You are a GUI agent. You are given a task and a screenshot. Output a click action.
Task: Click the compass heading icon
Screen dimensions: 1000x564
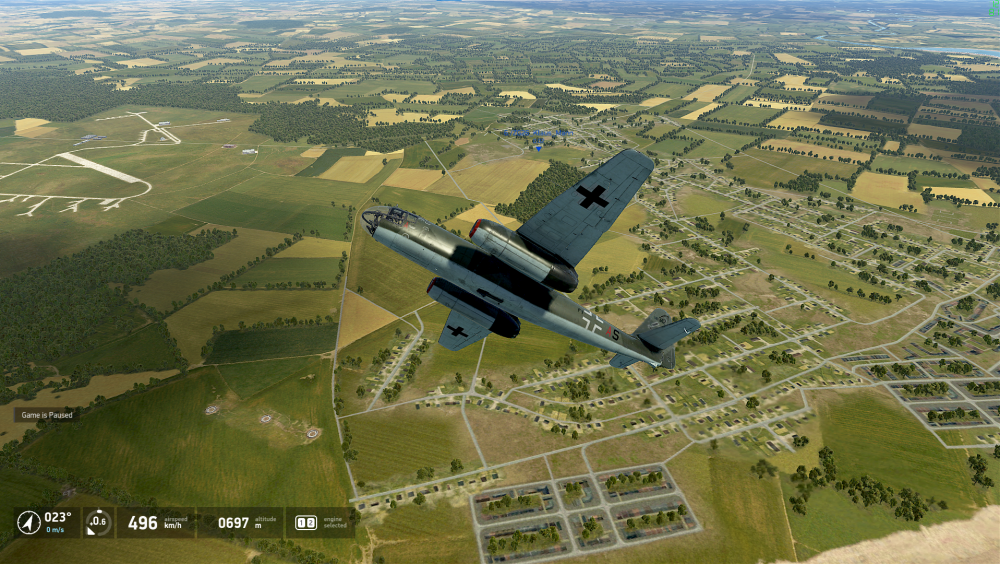point(29,522)
